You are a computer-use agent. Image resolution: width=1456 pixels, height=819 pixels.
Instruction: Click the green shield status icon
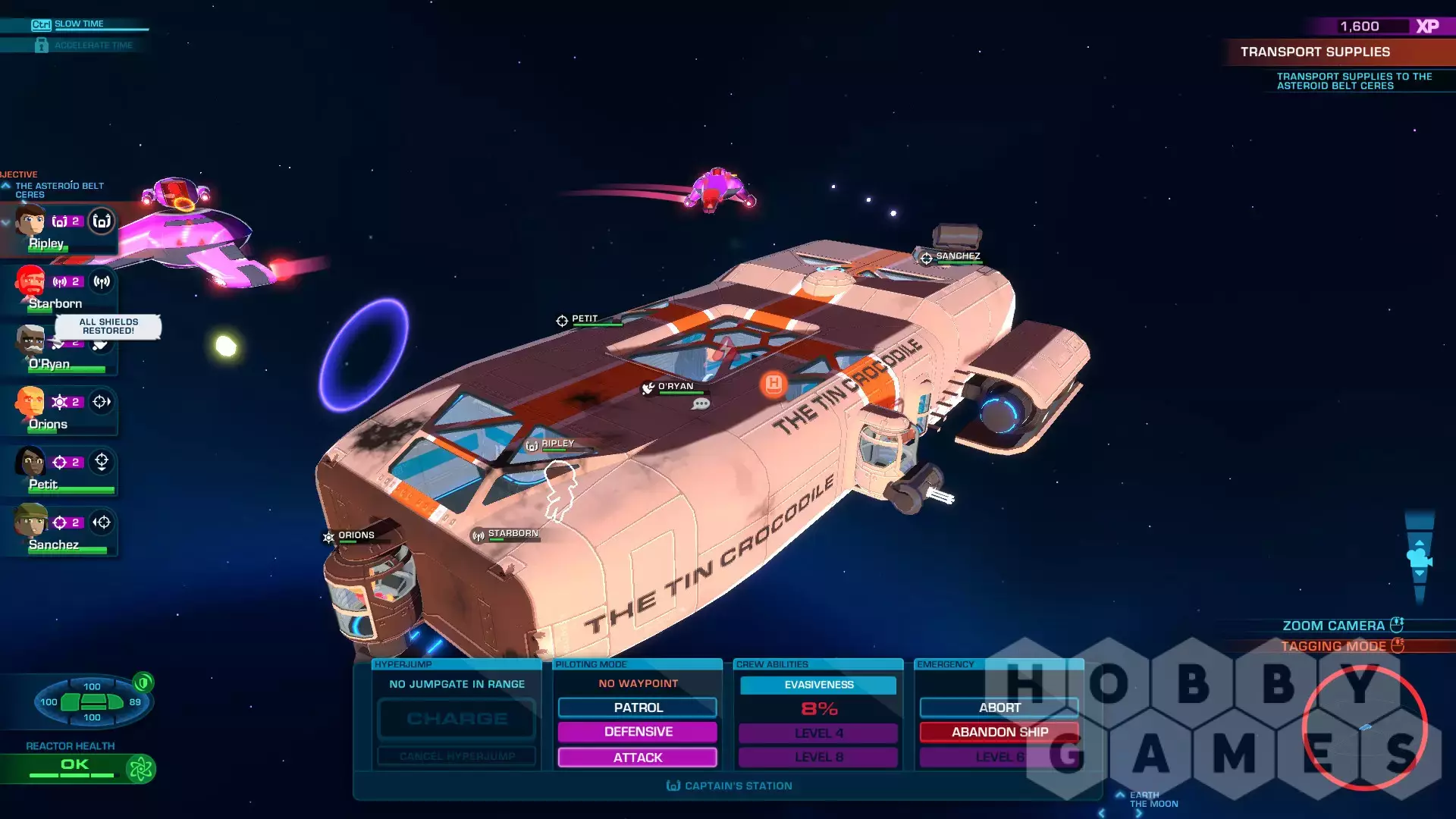pyautogui.click(x=143, y=682)
